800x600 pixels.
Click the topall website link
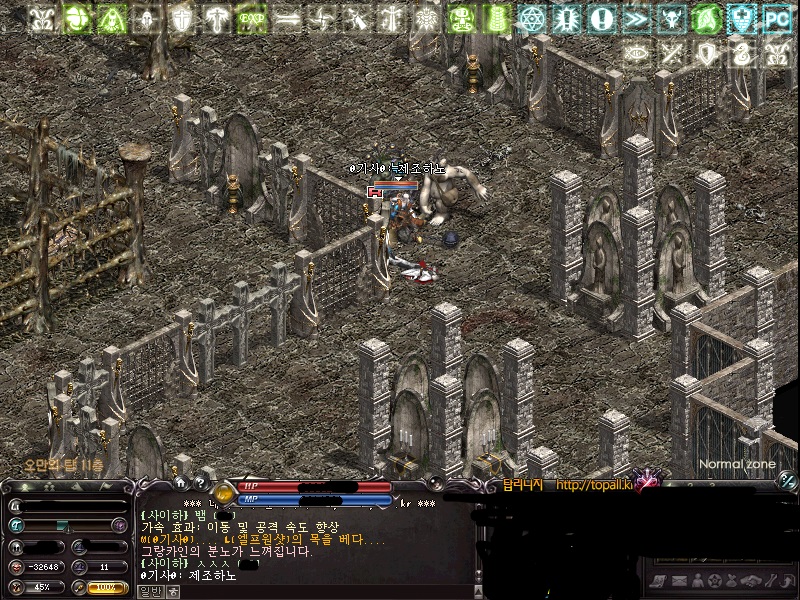pyautogui.click(x=594, y=486)
